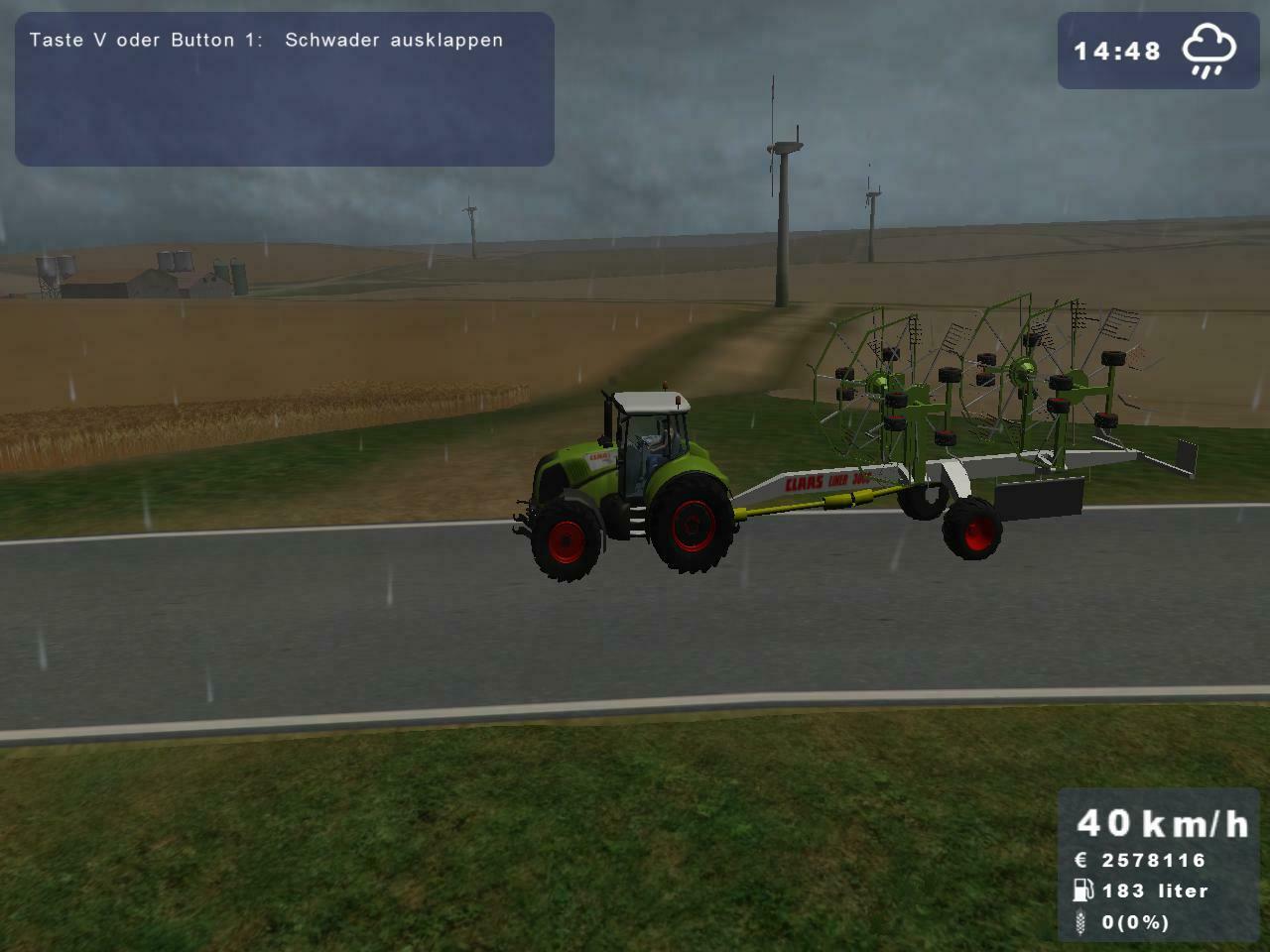The width and height of the screenshot is (1270, 952).
Task: Select the fuel pump icon in the HUD
Action: pyautogui.click(x=1083, y=892)
